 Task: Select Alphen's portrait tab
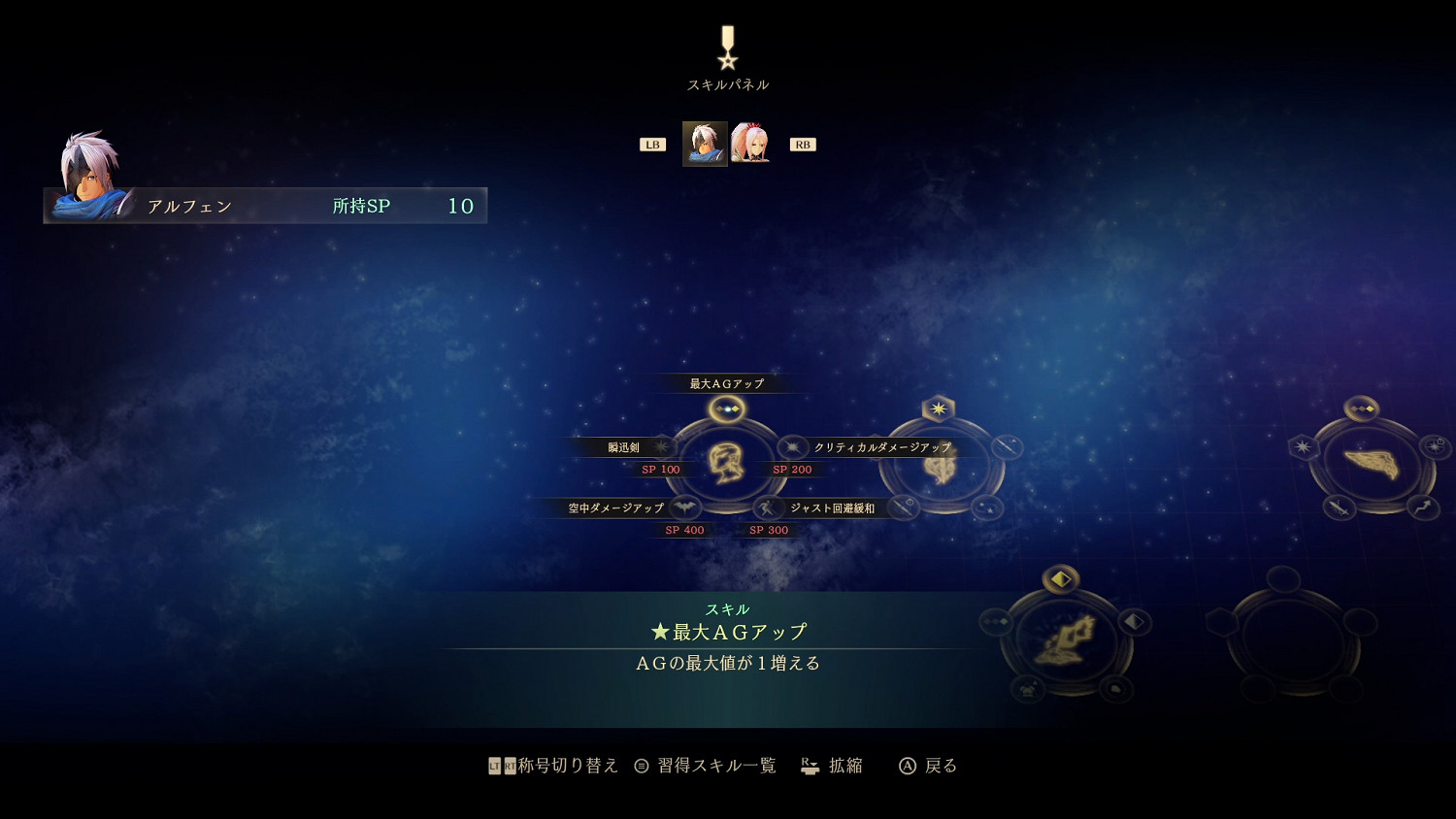coord(705,143)
